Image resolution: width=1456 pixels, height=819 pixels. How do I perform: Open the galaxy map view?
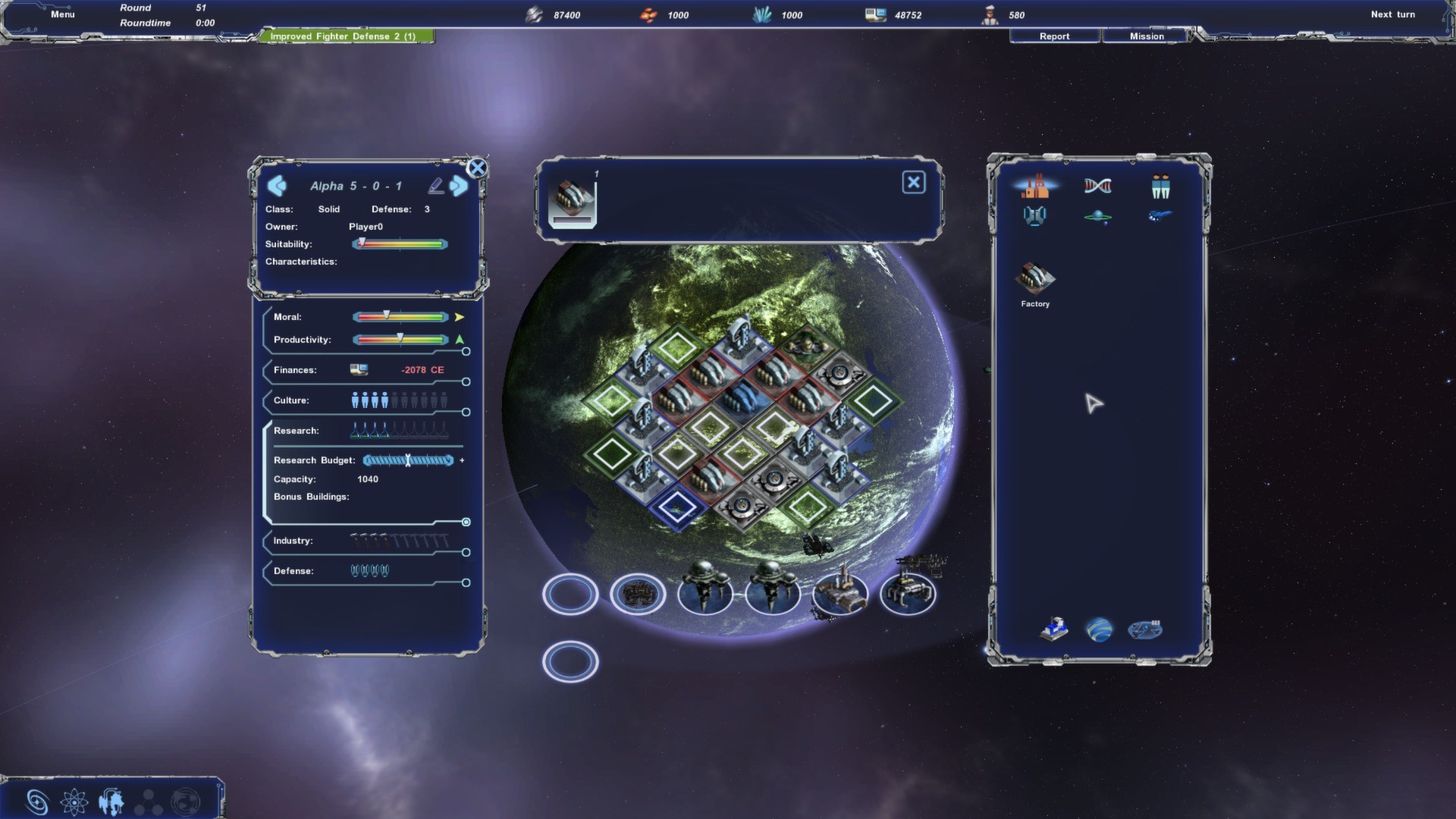(37, 802)
